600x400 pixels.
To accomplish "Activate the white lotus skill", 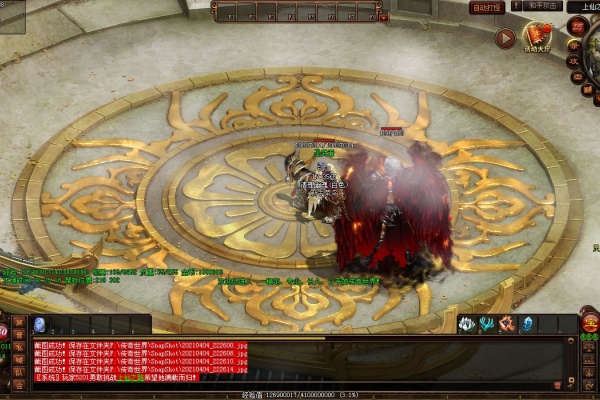I will [x=466, y=324].
